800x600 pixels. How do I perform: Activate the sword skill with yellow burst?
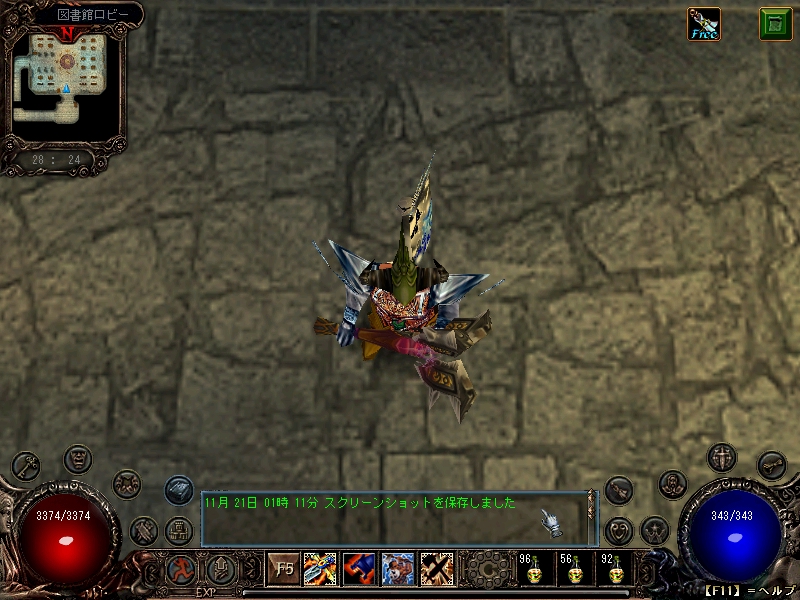point(320,569)
